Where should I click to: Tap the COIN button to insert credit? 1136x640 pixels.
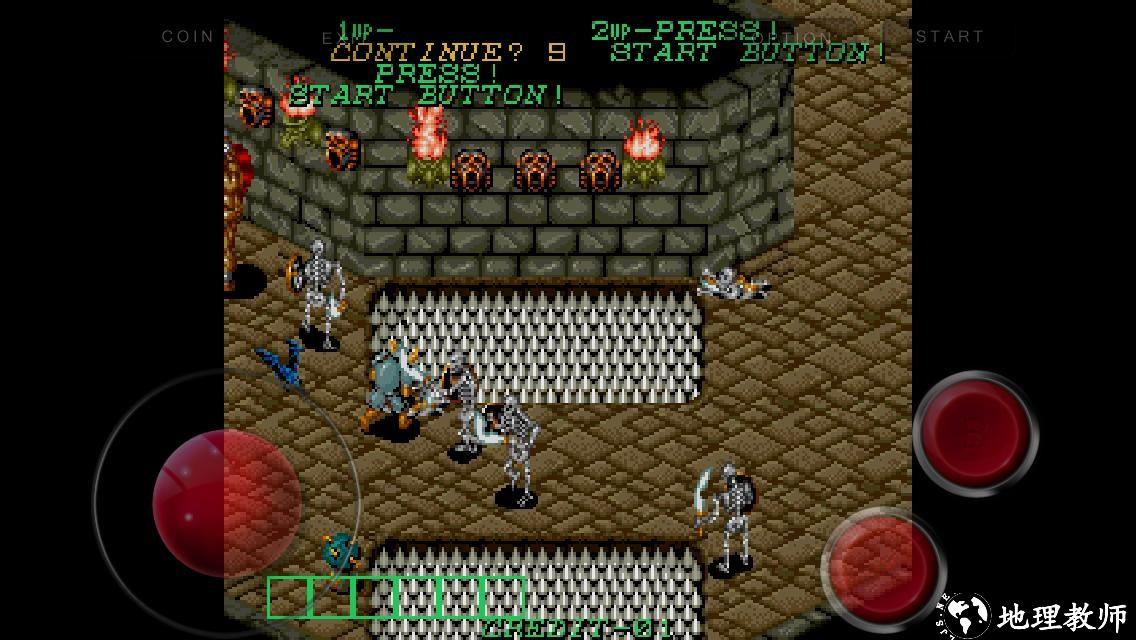(x=188, y=36)
